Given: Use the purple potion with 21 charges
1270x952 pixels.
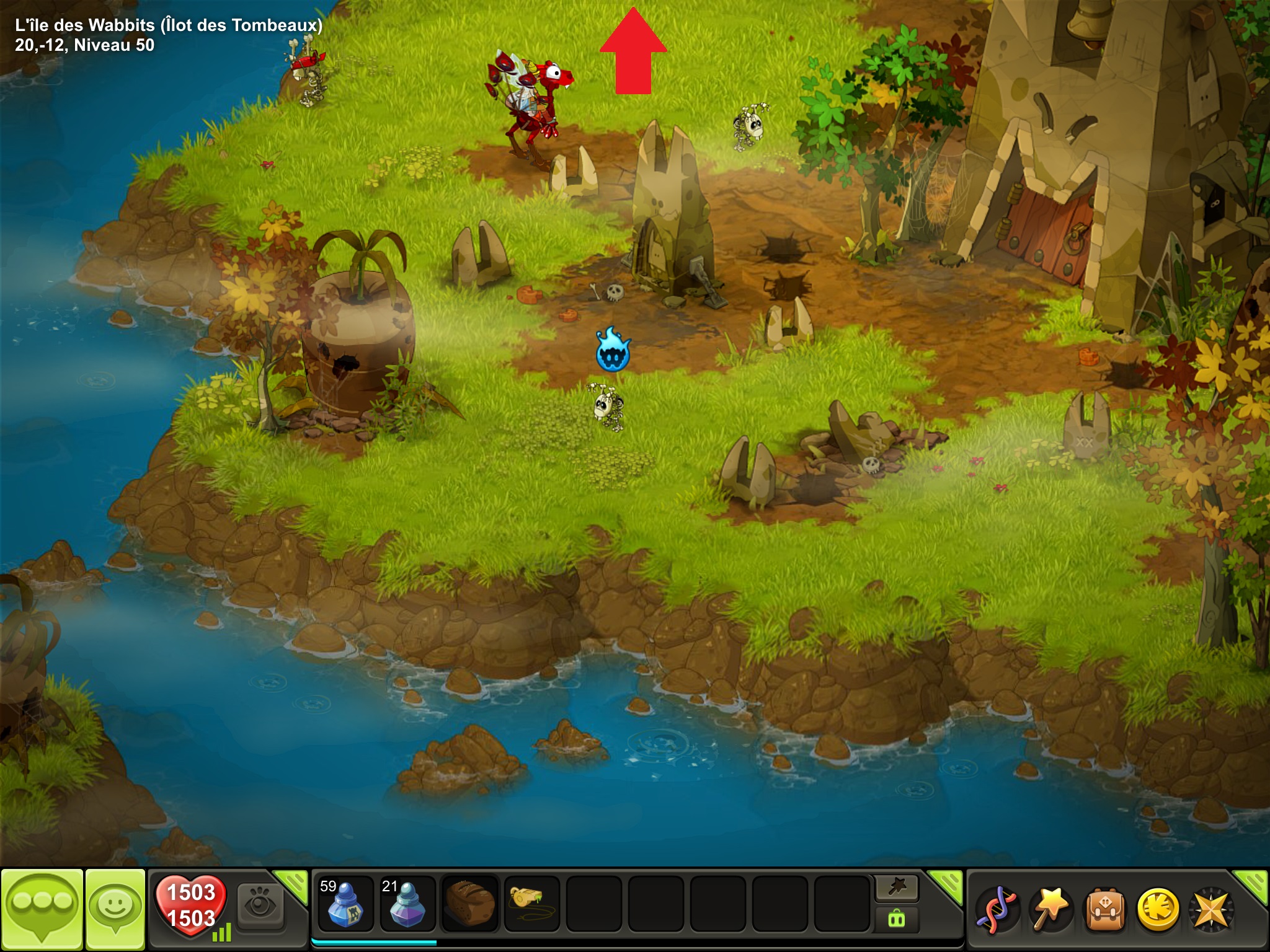Looking at the screenshot, I should (407, 904).
